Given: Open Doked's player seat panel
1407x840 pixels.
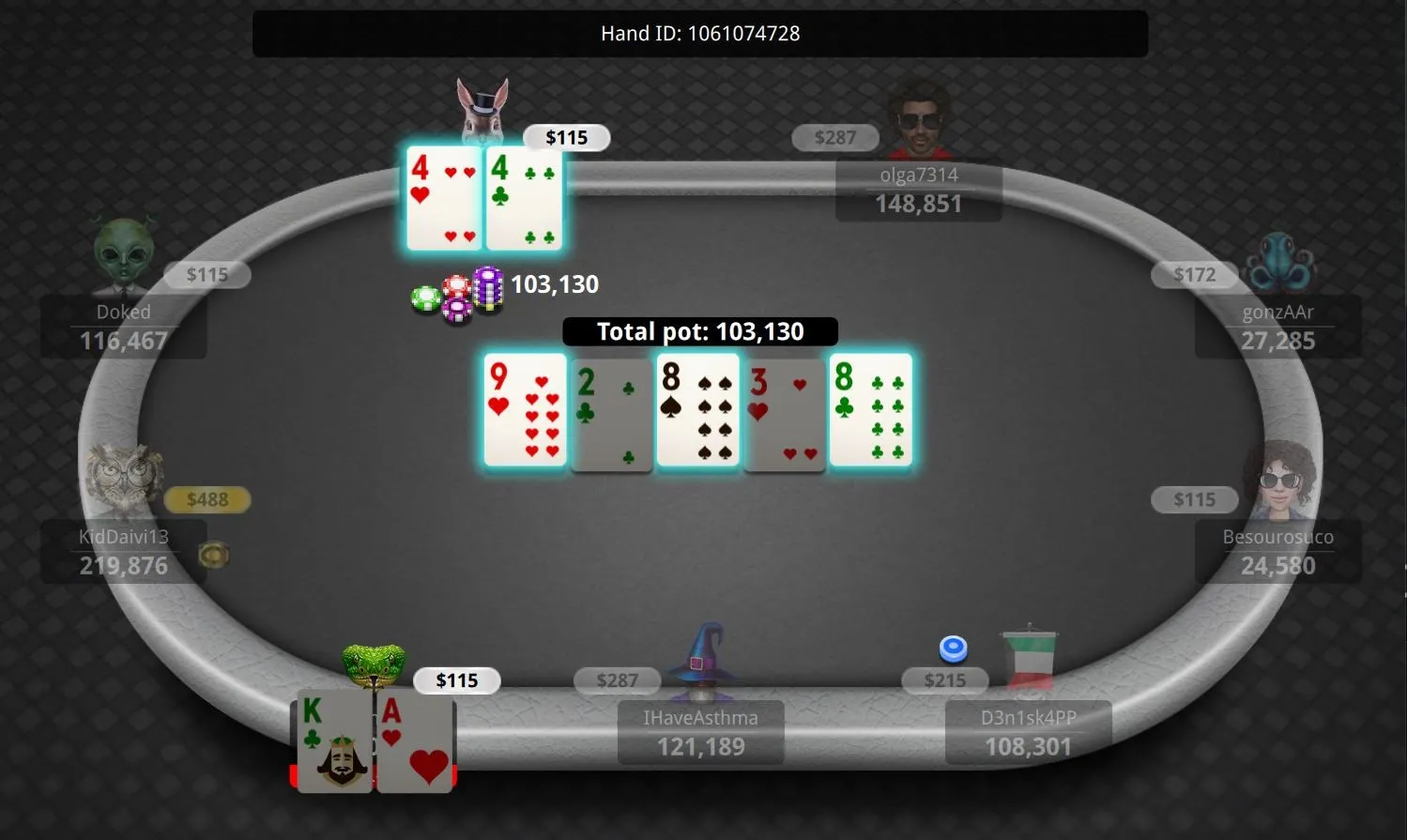Looking at the screenshot, I should [123, 328].
